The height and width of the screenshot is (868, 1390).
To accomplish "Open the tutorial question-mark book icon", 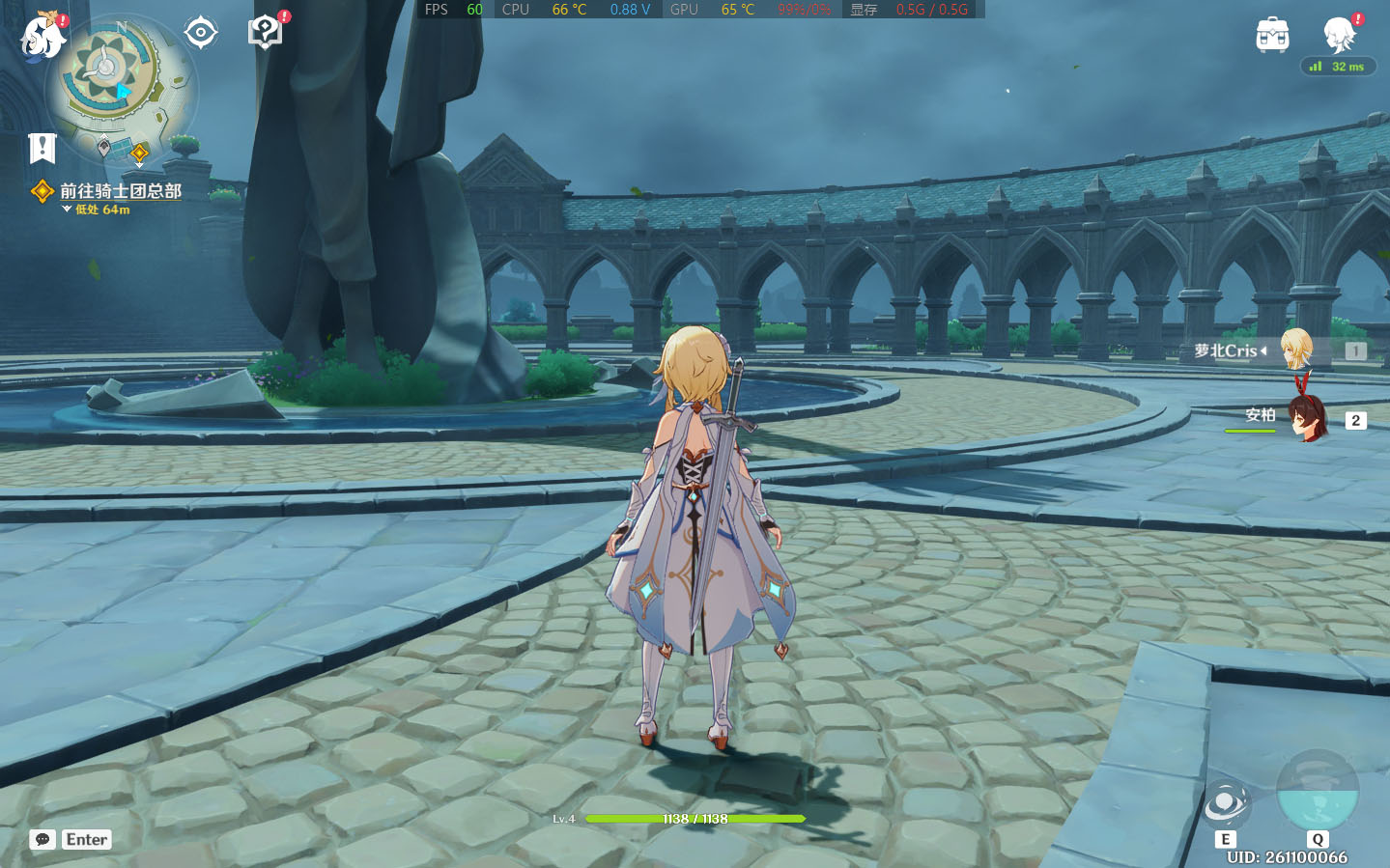I will click(265, 32).
